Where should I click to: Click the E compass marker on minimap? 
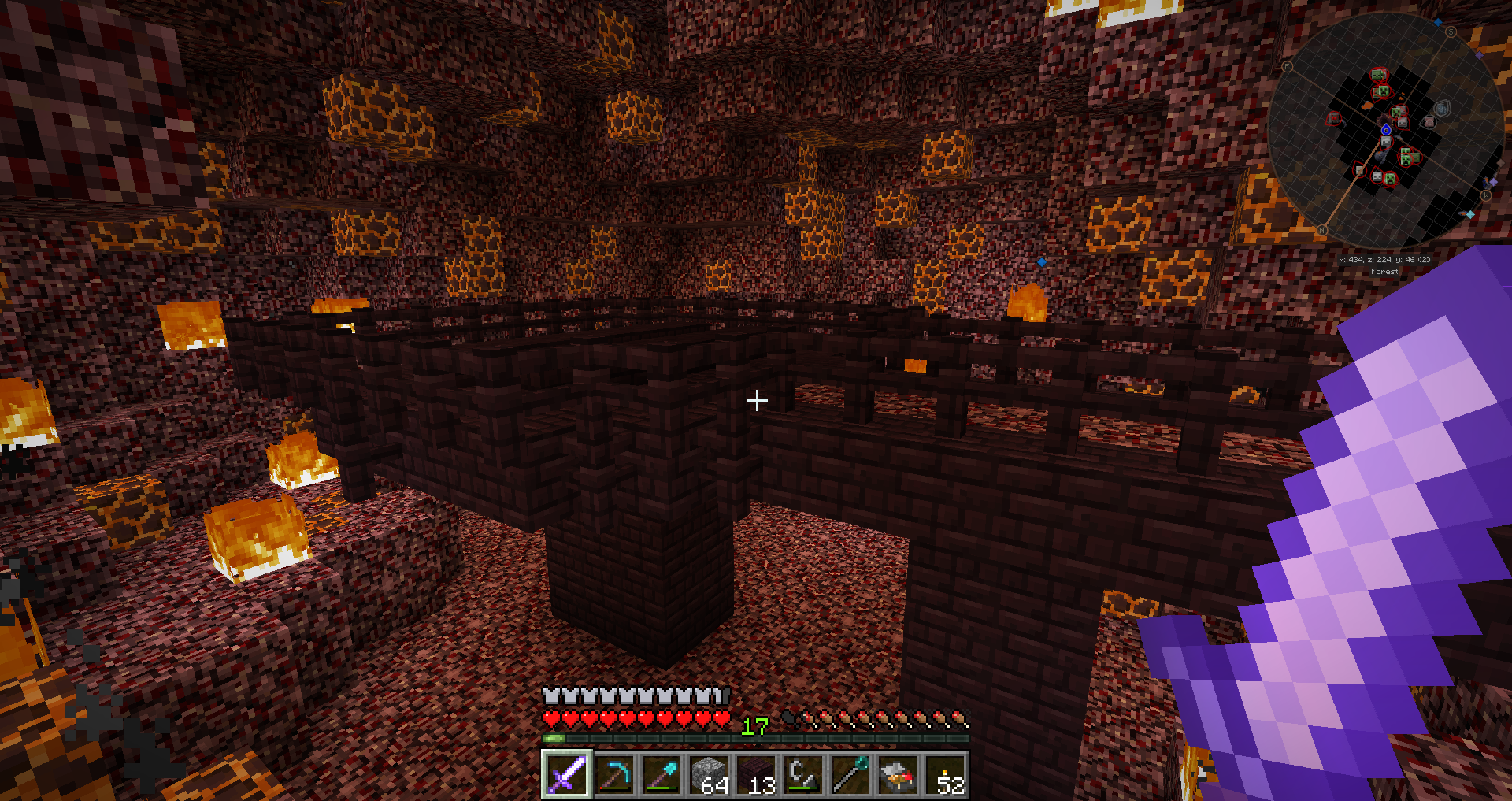coord(1288,67)
